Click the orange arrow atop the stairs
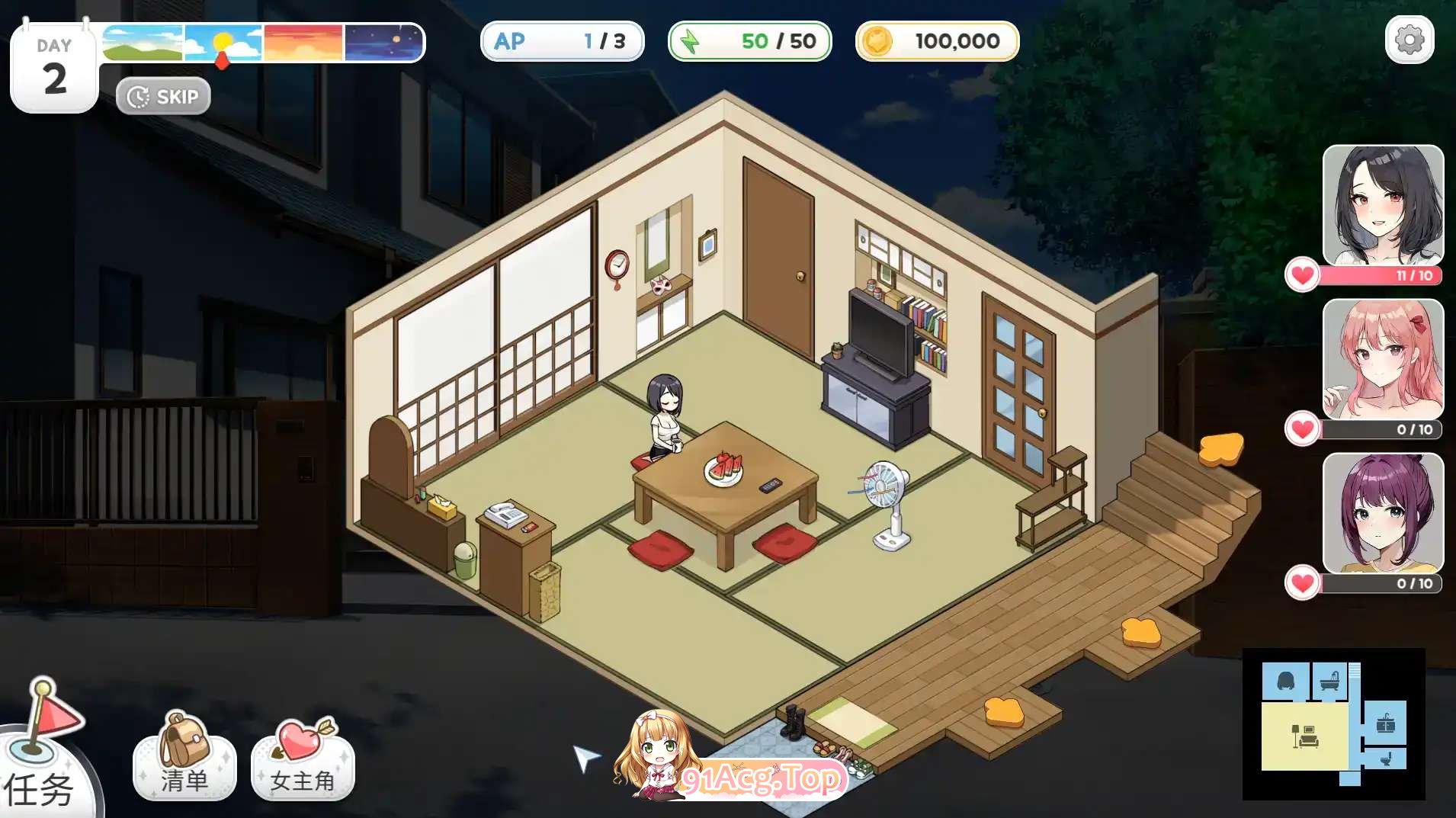Screen dimensions: 1456x818 (x=1220, y=448)
